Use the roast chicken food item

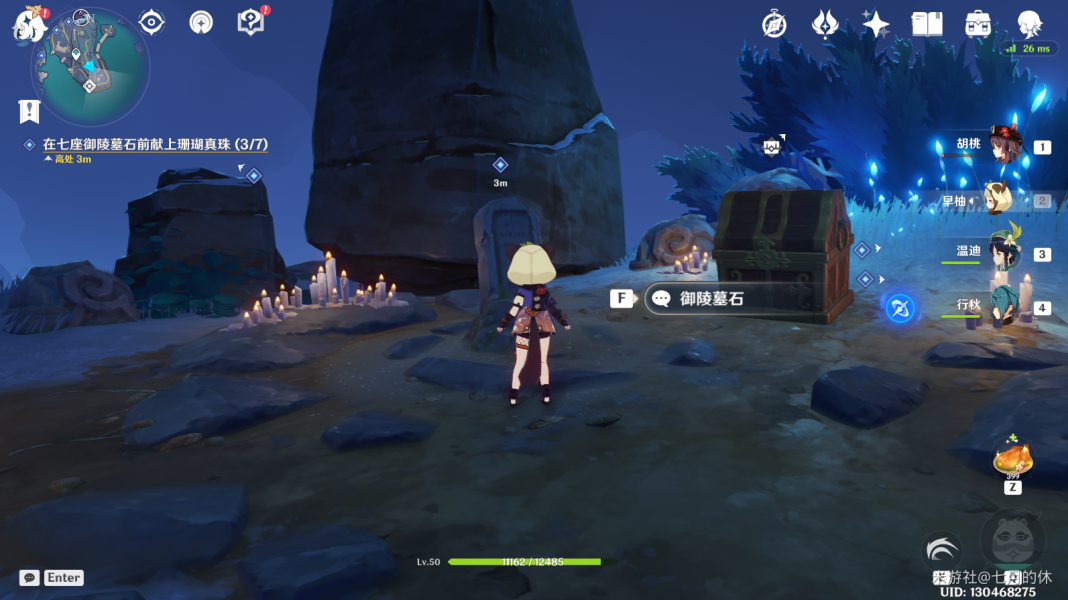[1012, 460]
